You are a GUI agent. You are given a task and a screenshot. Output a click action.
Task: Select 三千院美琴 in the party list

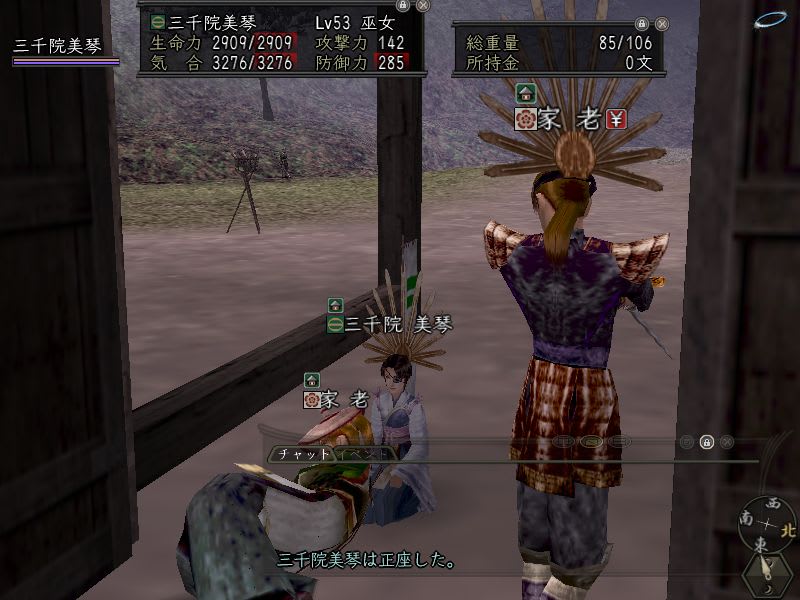point(58,46)
